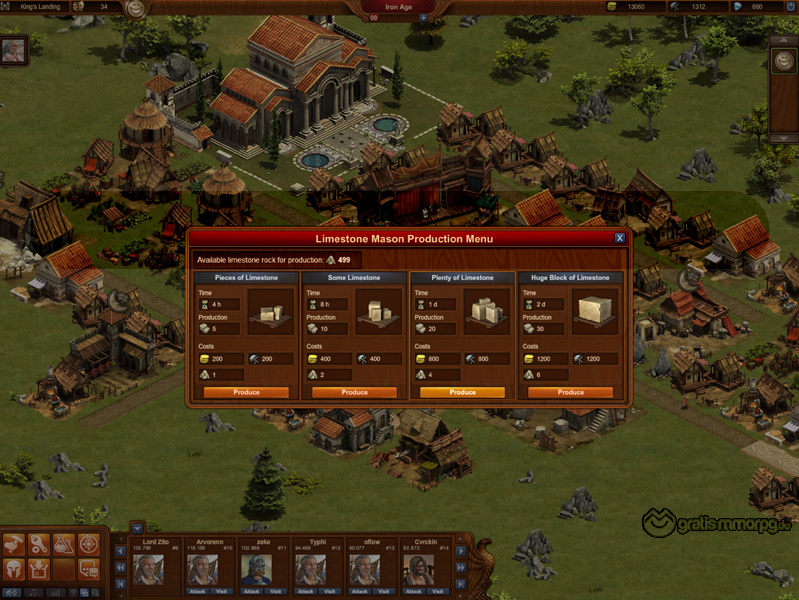The height and width of the screenshot is (600, 799).
Task: Produce Huge Block of Limestone
Action: coord(570,393)
